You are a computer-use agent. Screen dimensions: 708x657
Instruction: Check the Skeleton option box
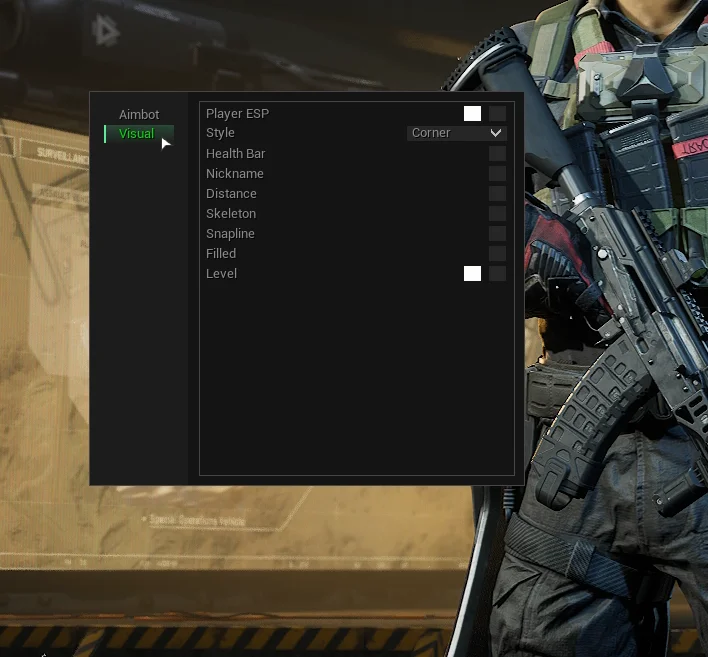[x=497, y=214]
